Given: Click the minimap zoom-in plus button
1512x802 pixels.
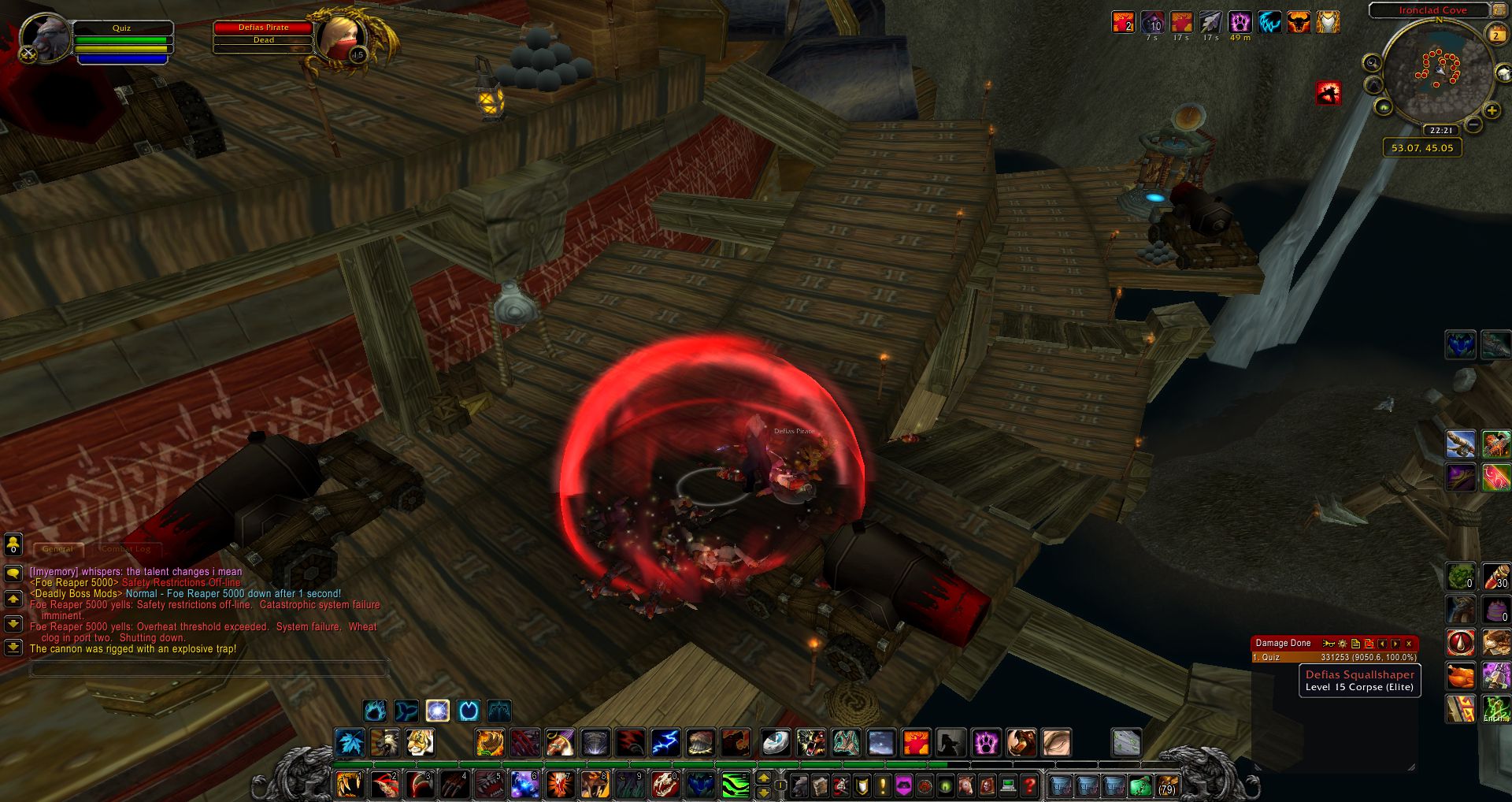Looking at the screenshot, I should pyautogui.click(x=1492, y=110).
